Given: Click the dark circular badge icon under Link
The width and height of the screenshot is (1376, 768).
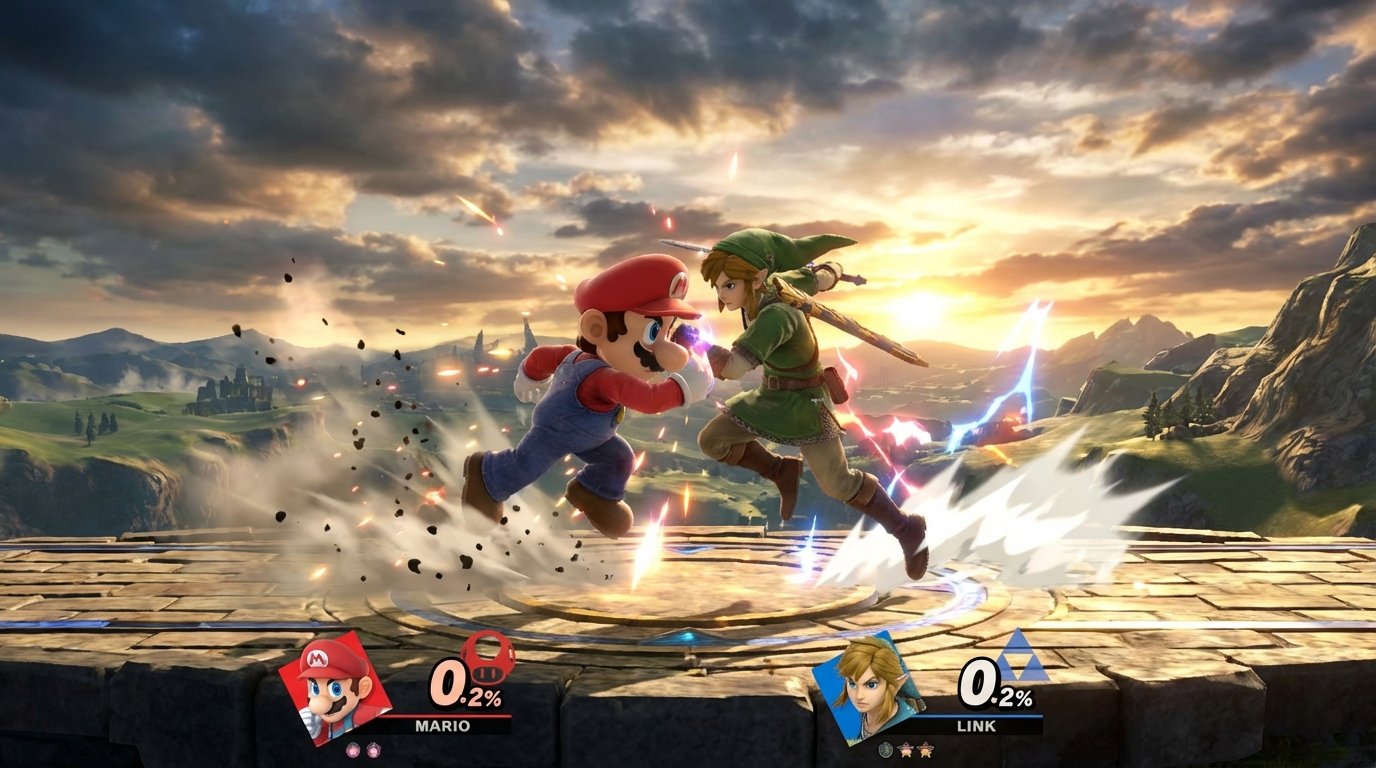Looking at the screenshot, I should pos(886,749).
